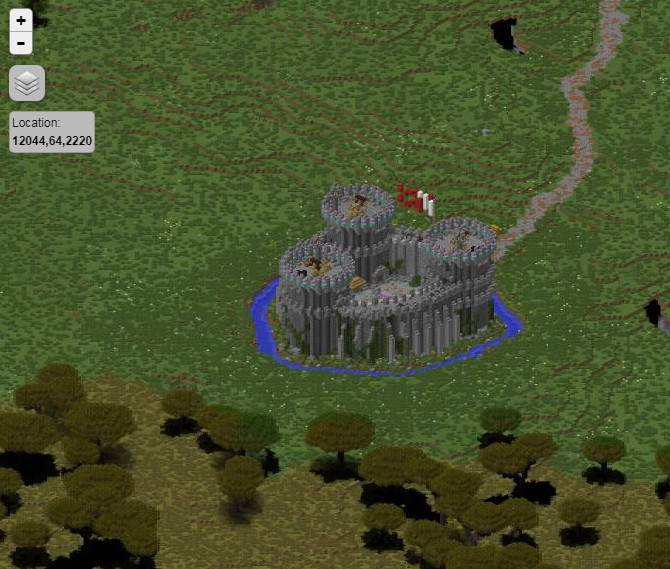Image resolution: width=670 pixels, height=569 pixels.
Task: Zoom out using the minus button
Action: point(21,43)
